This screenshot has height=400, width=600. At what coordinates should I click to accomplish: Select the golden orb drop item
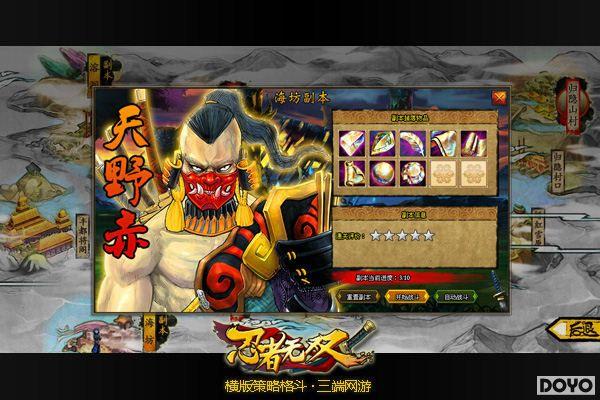tap(381, 173)
